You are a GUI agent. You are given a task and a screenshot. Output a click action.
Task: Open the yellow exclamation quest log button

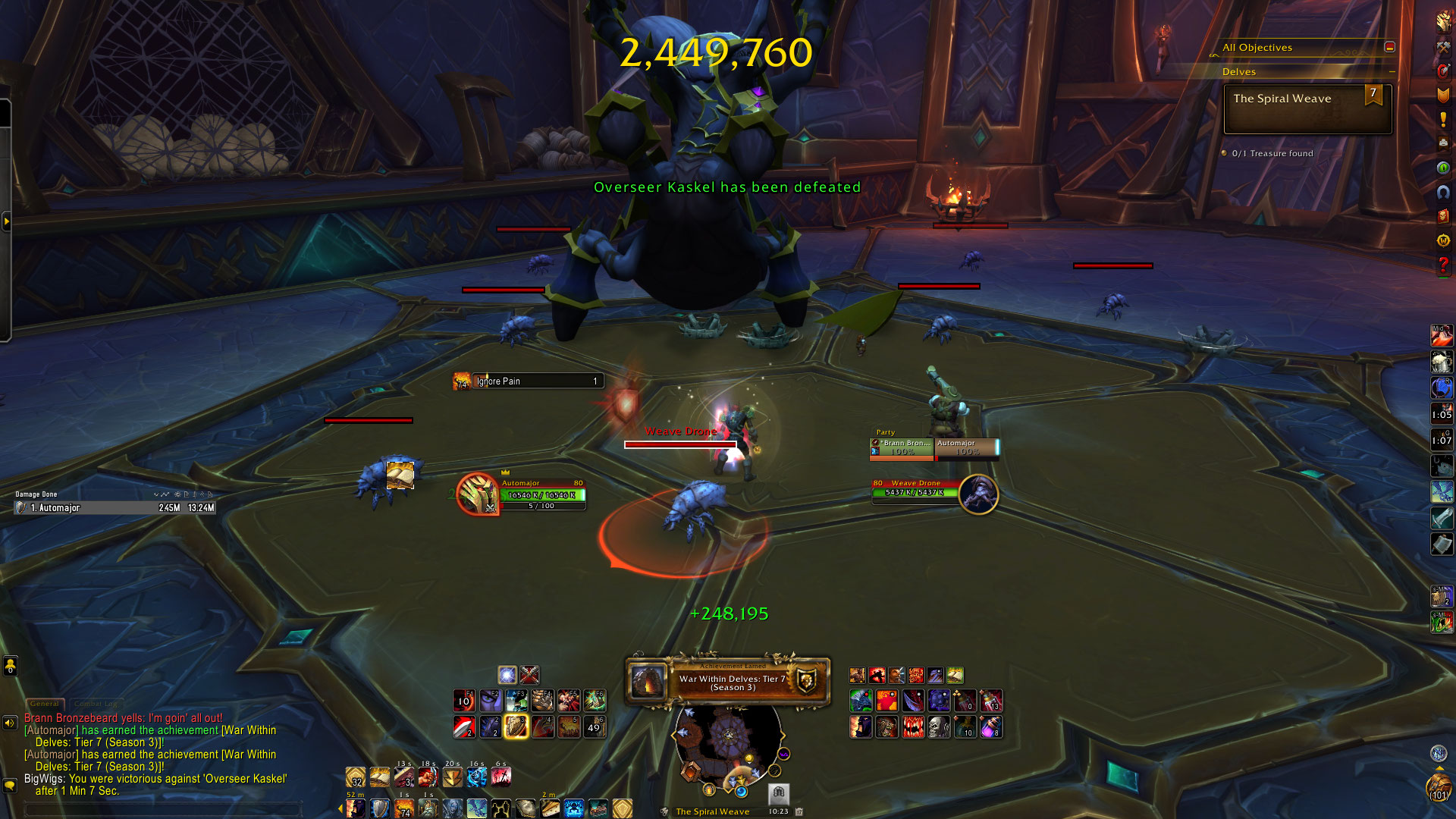click(1442, 119)
